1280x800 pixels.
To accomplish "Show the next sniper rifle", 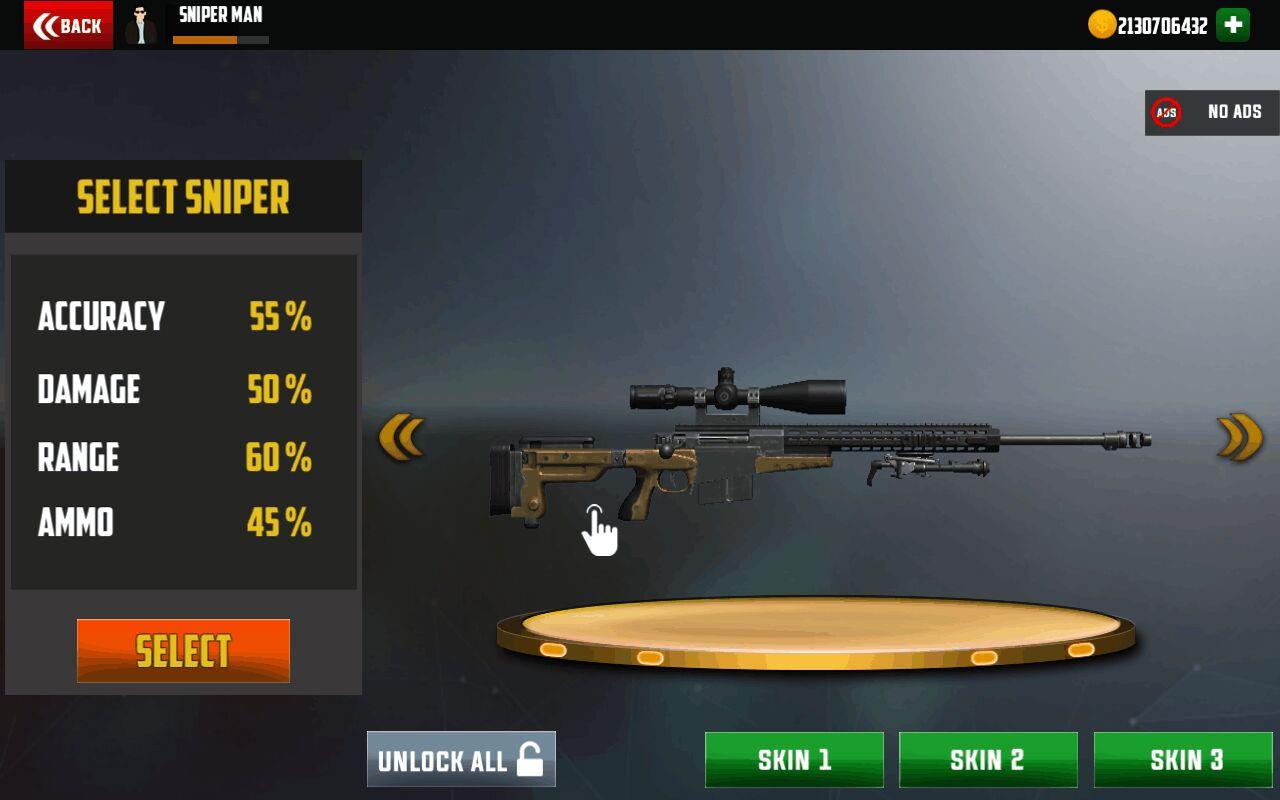I will click(x=1240, y=437).
